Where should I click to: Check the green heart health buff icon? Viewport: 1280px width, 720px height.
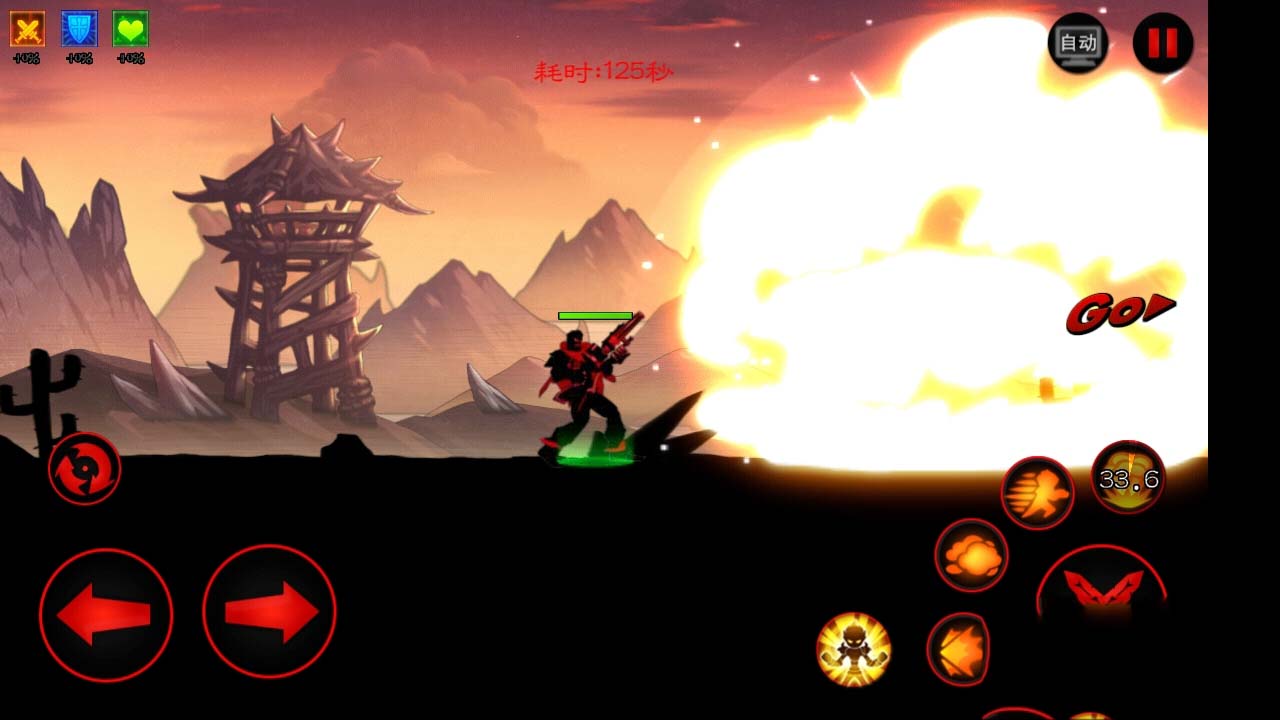point(130,29)
